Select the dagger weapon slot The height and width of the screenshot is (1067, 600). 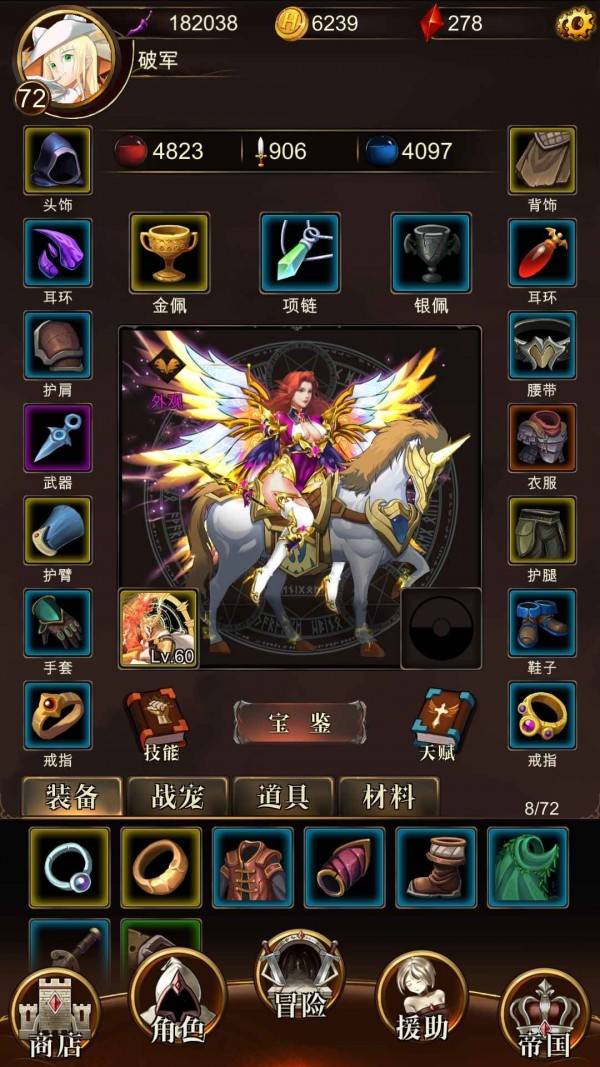pos(57,438)
